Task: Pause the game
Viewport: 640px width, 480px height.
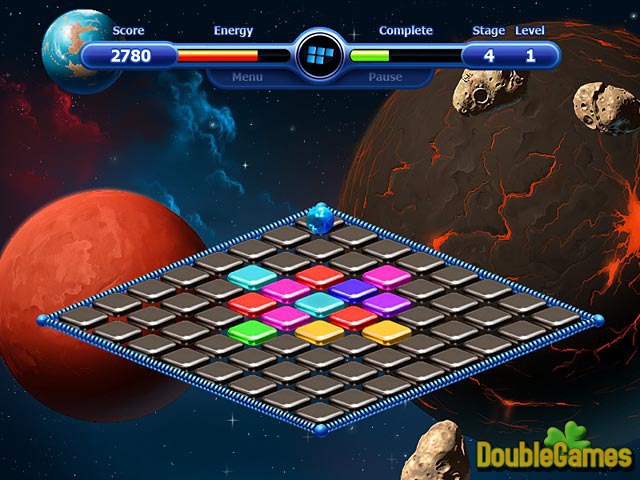Action: (385, 77)
